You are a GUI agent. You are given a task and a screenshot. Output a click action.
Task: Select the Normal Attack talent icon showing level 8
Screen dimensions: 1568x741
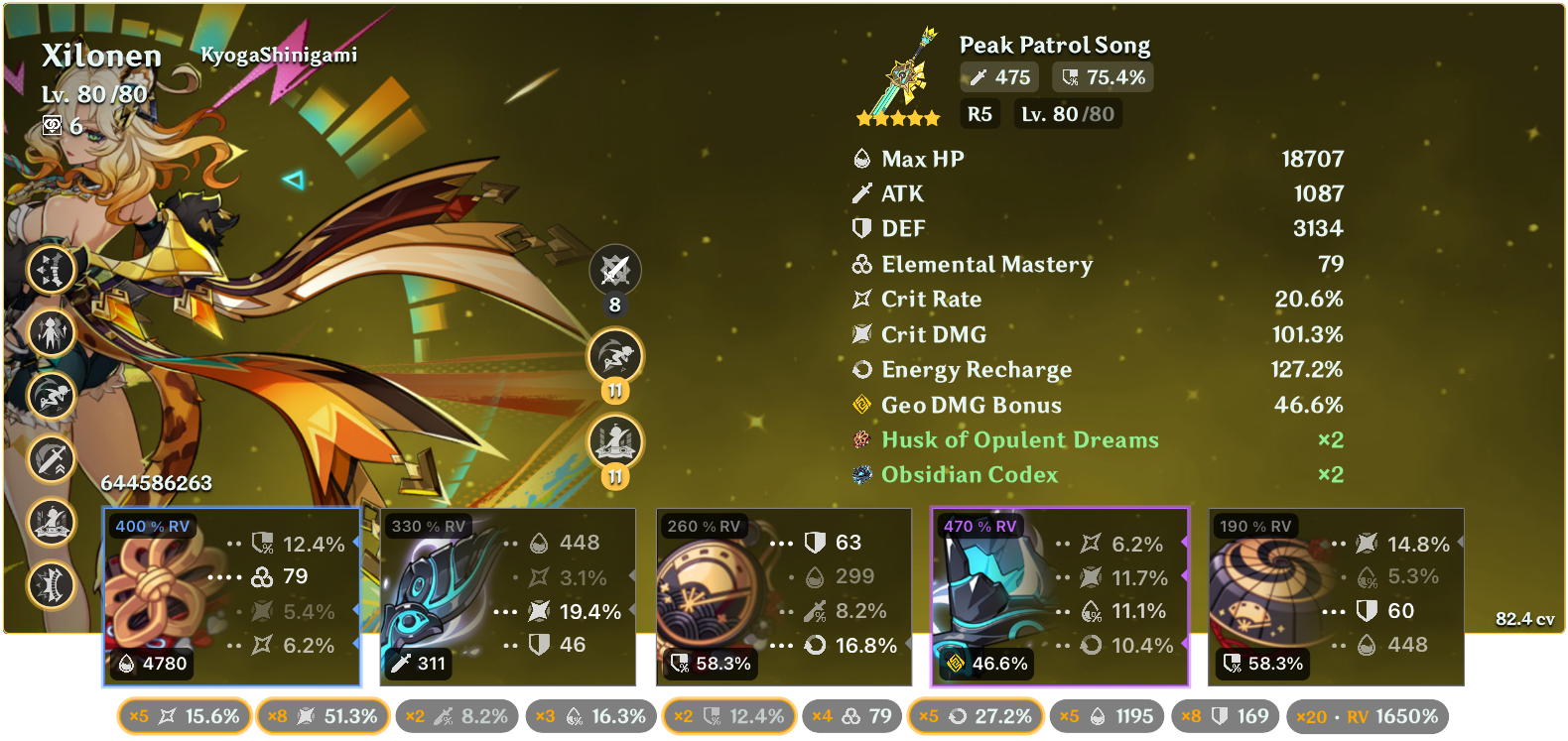point(615,270)
